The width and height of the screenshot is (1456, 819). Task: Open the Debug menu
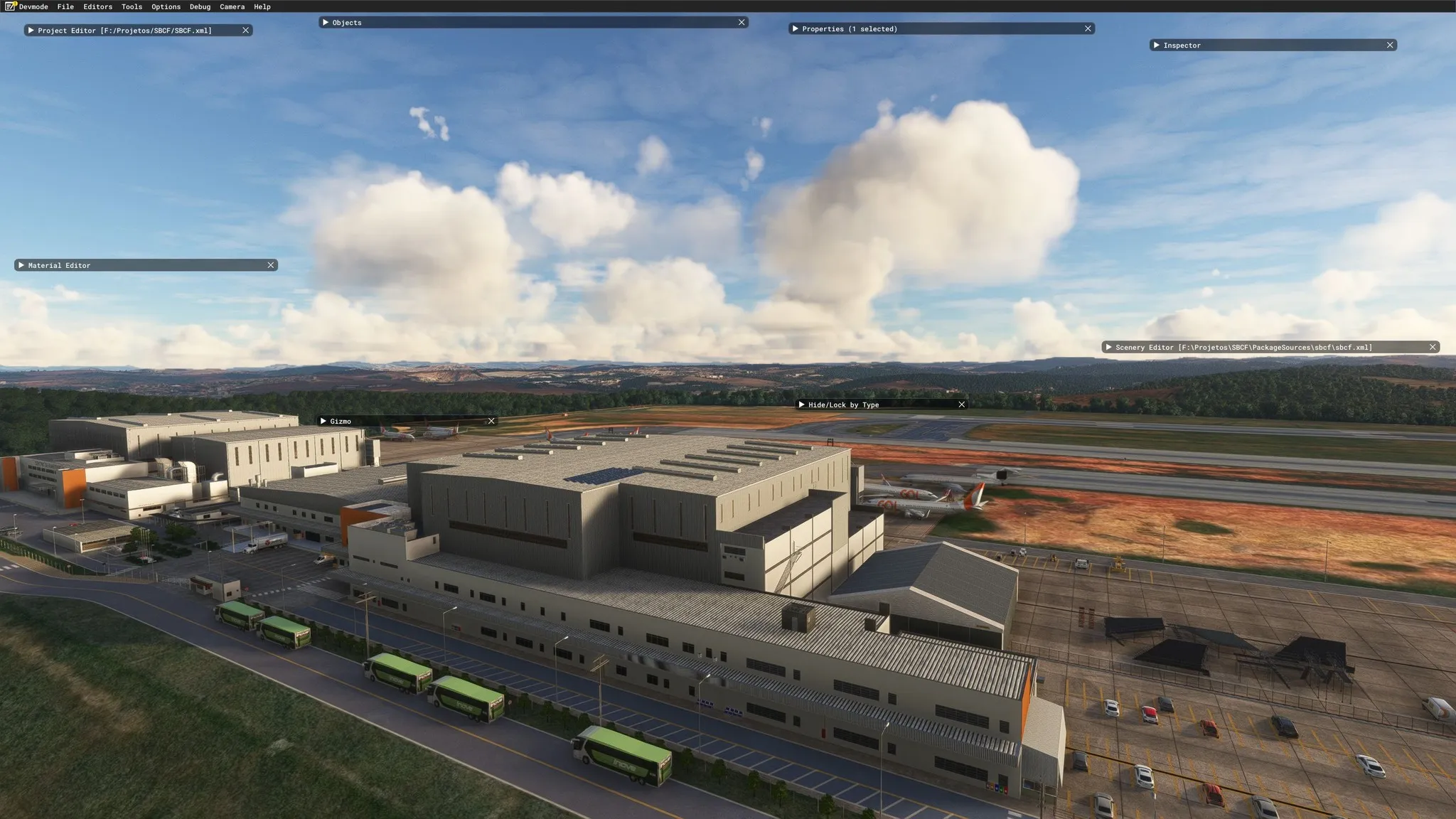[200, 6]
